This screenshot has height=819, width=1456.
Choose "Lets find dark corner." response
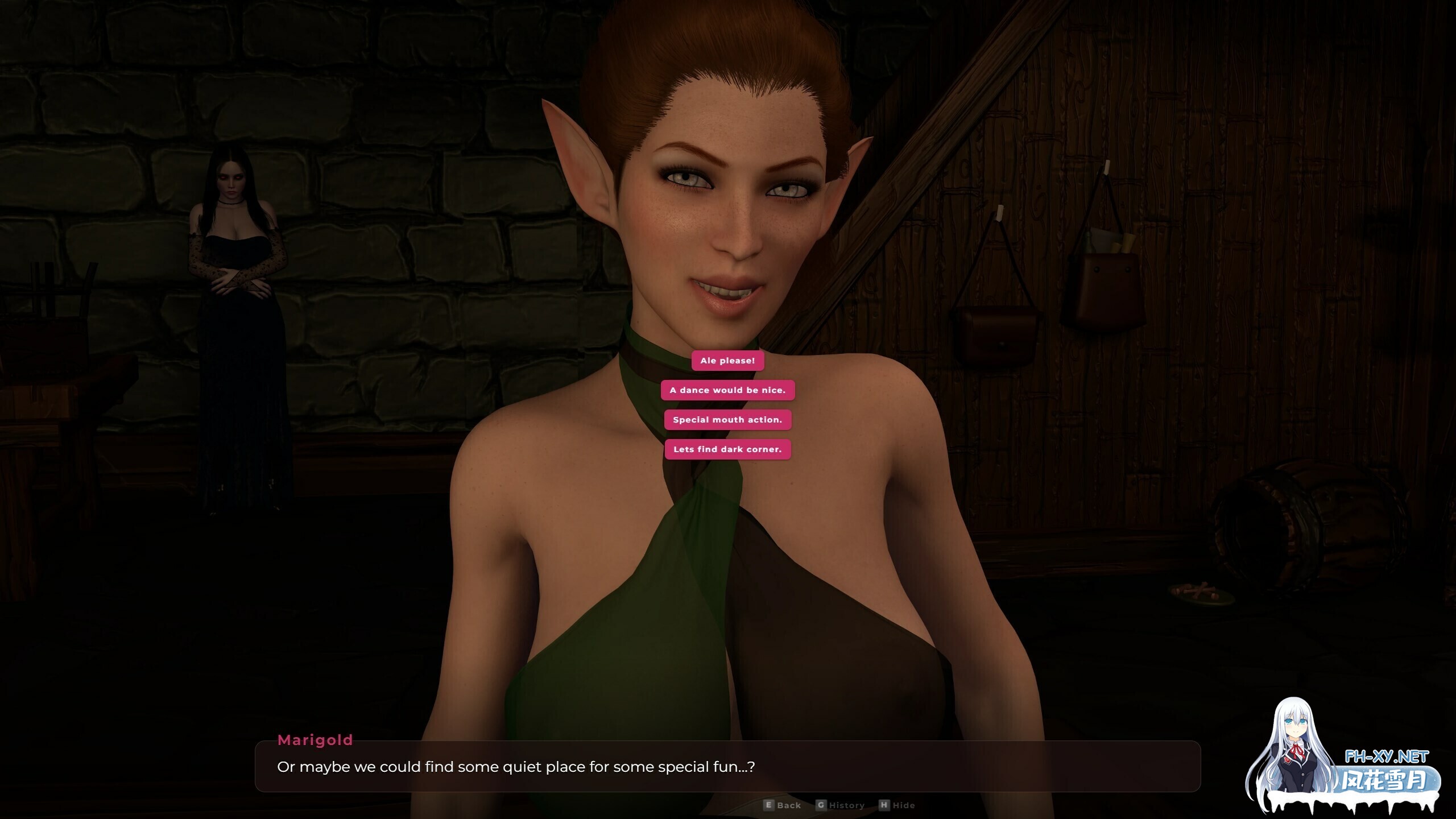coord(727,449)
